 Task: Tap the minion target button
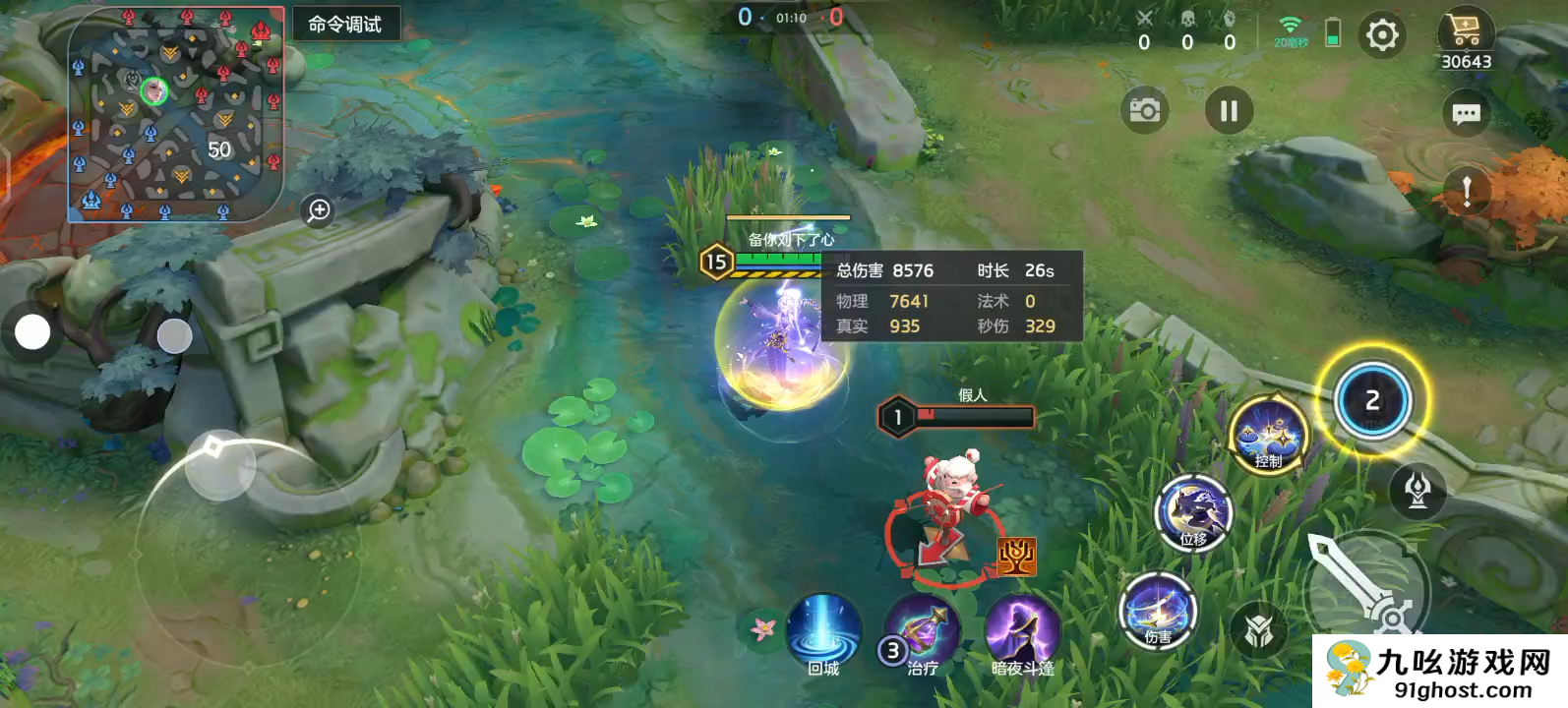pos(1258,630)
